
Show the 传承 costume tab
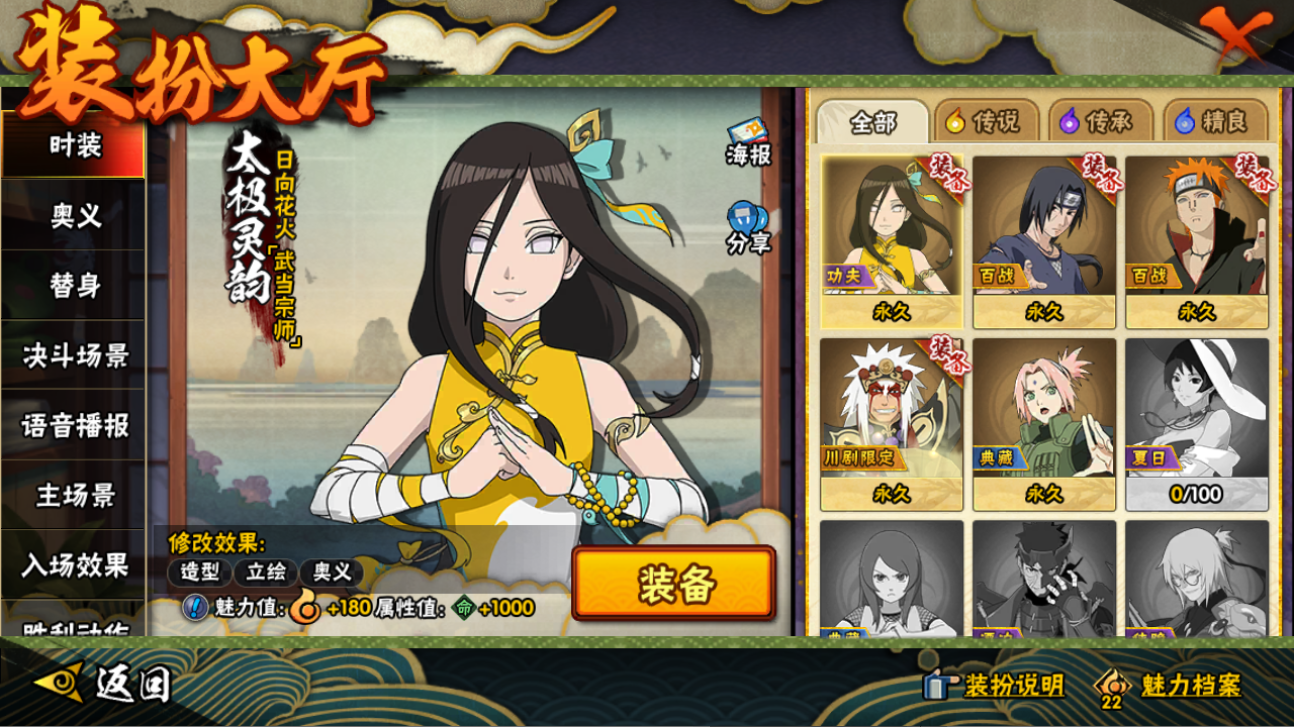pos(1097,122)
